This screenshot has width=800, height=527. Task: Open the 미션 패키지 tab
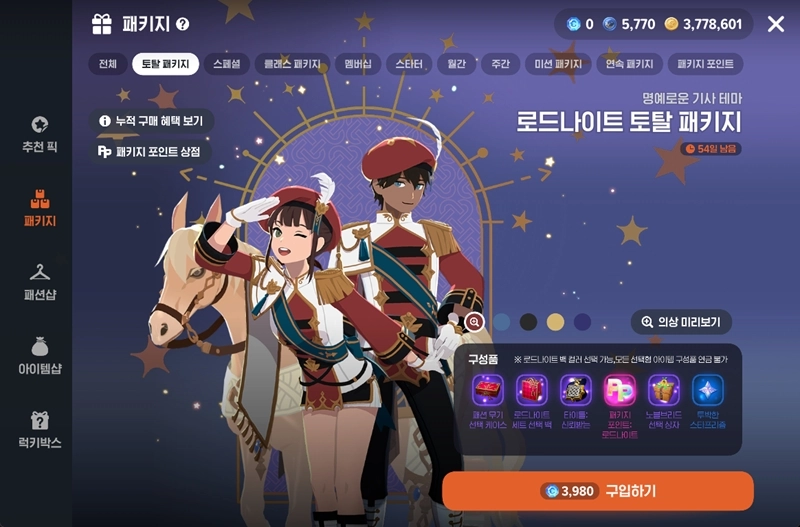pyautogui.click(x=558, y=64)
